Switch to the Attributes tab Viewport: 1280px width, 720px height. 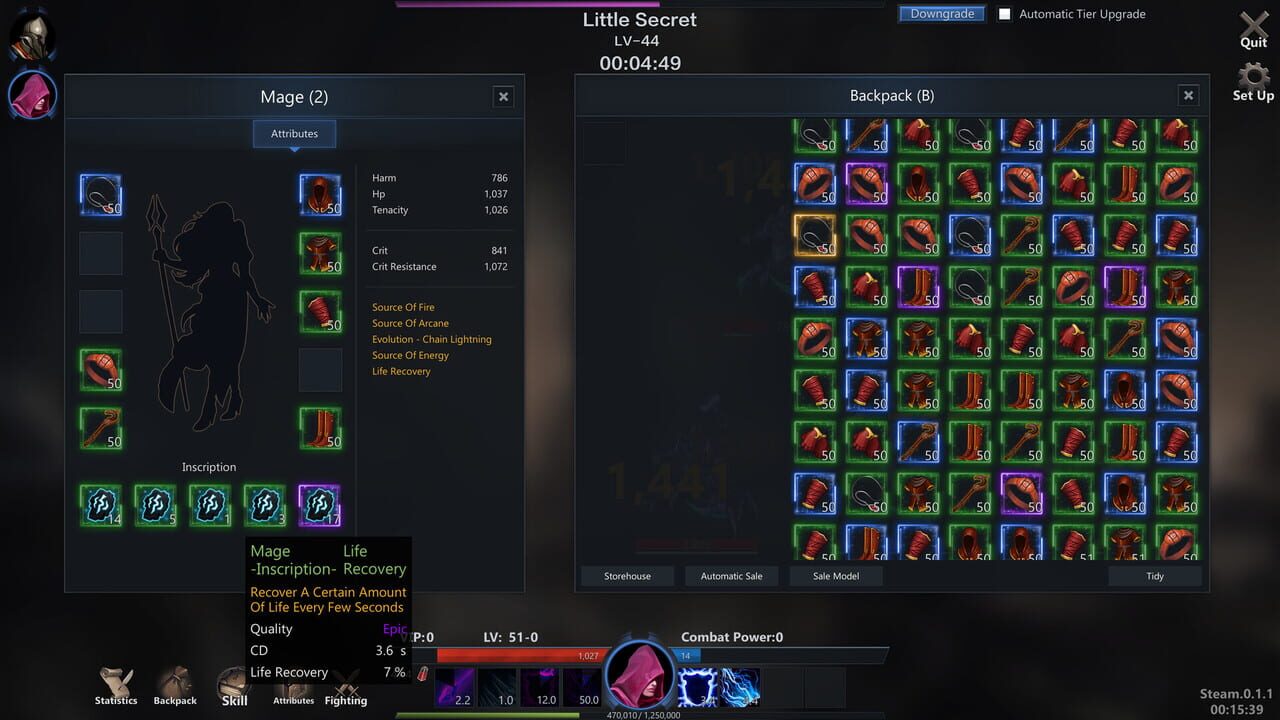click(294, 133)
